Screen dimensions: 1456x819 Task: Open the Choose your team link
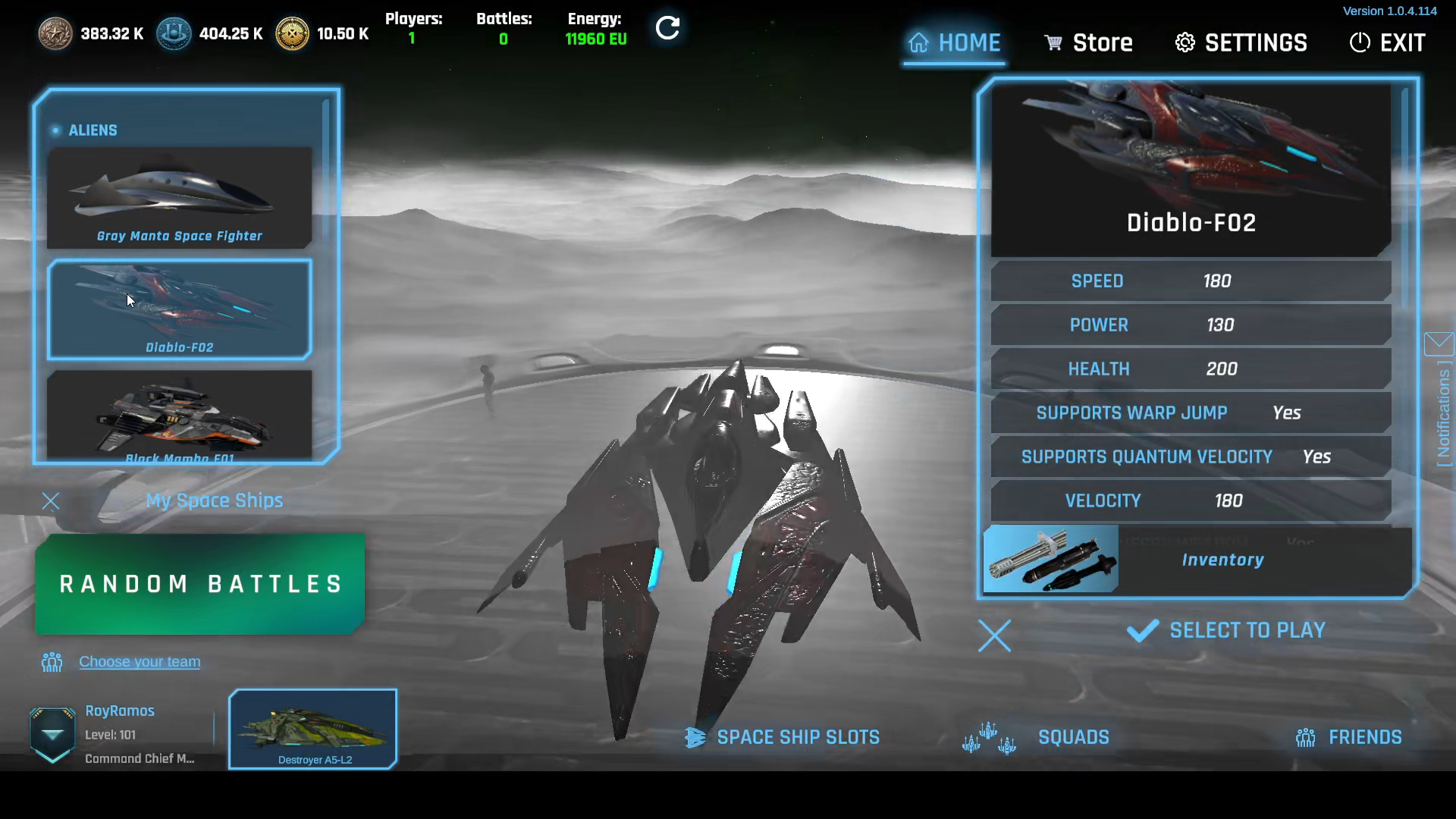pyautogui.click(x=140, y=662)
